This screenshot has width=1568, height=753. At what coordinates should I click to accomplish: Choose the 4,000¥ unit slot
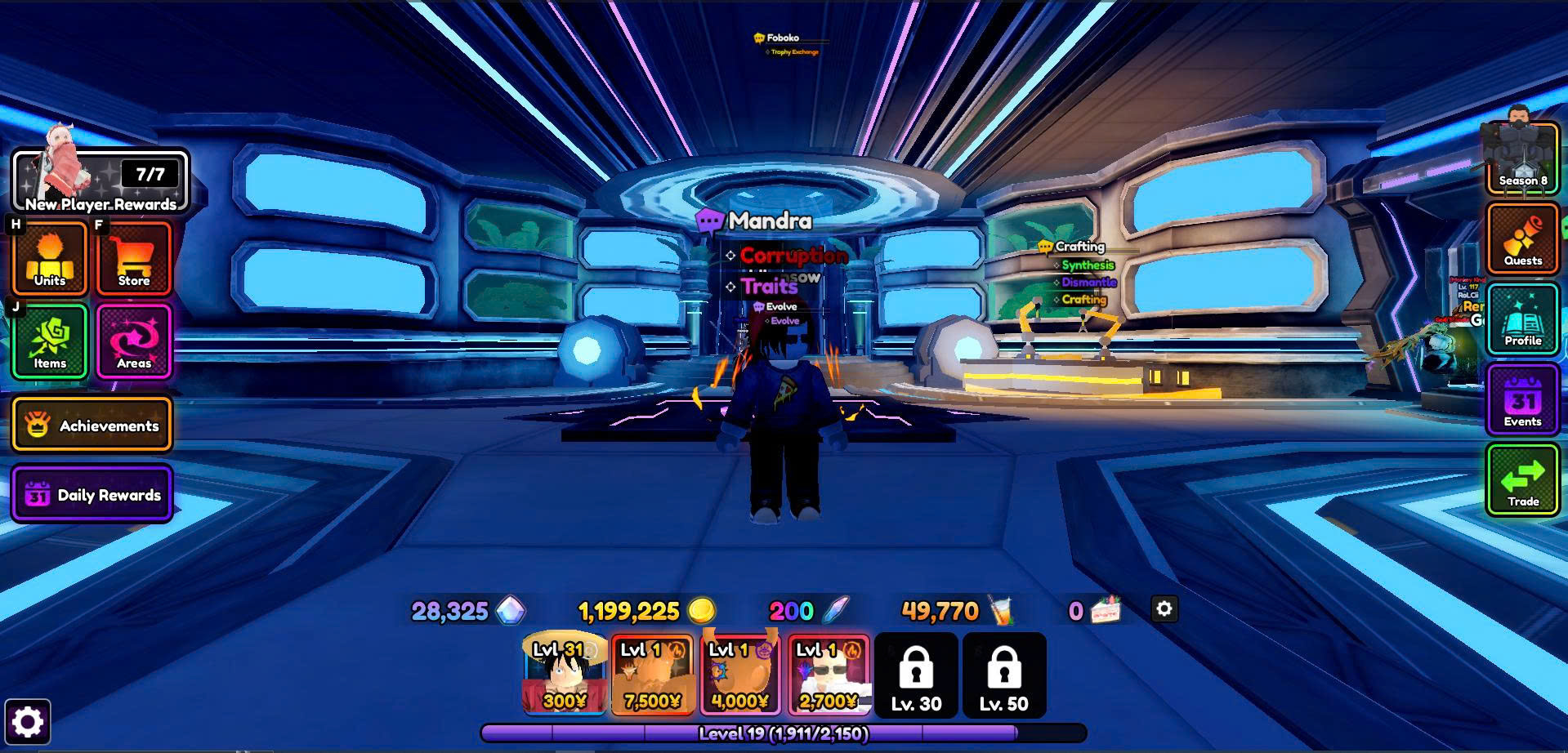point(740,675)
